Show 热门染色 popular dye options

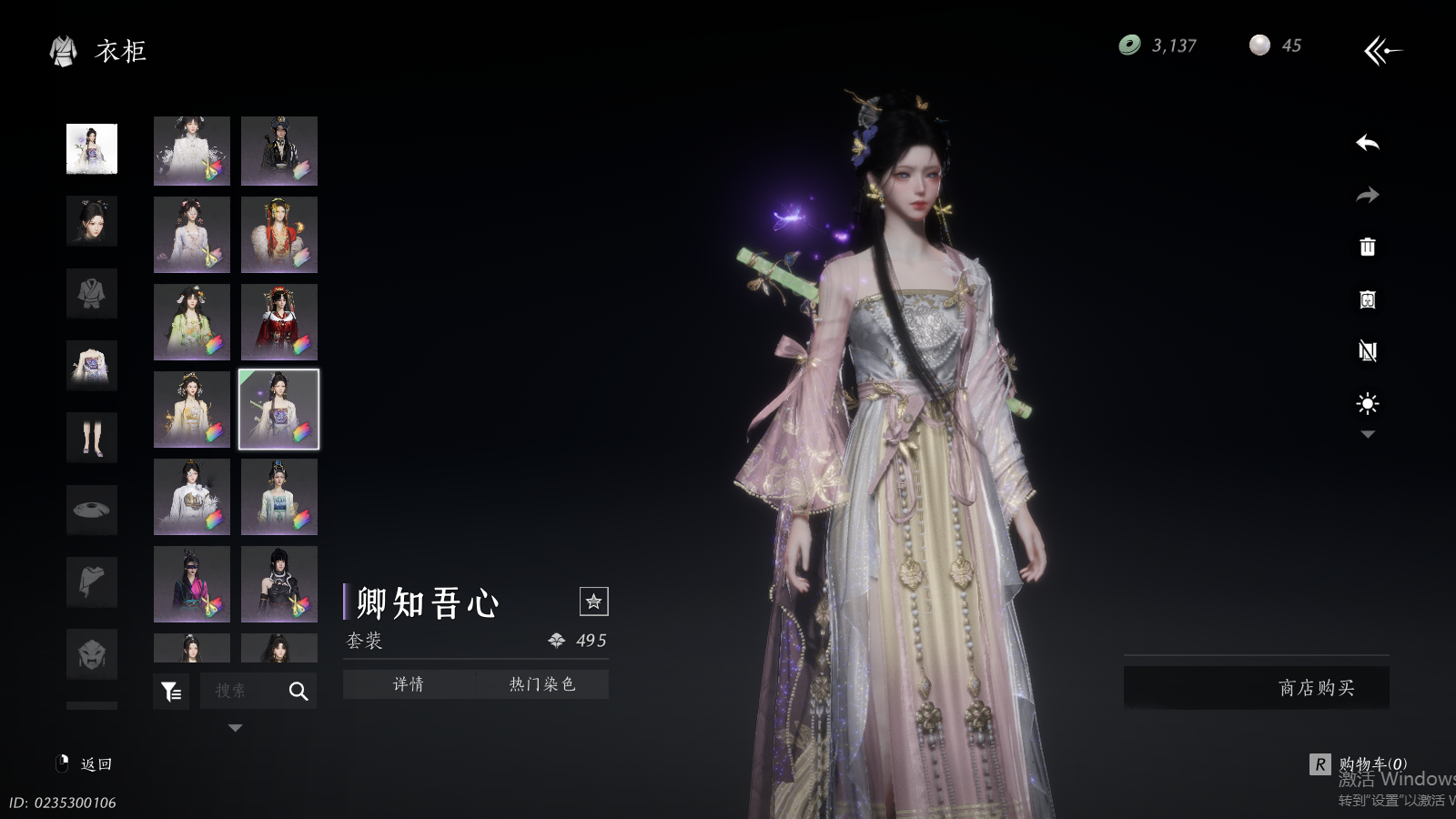(x=542, y=684)
